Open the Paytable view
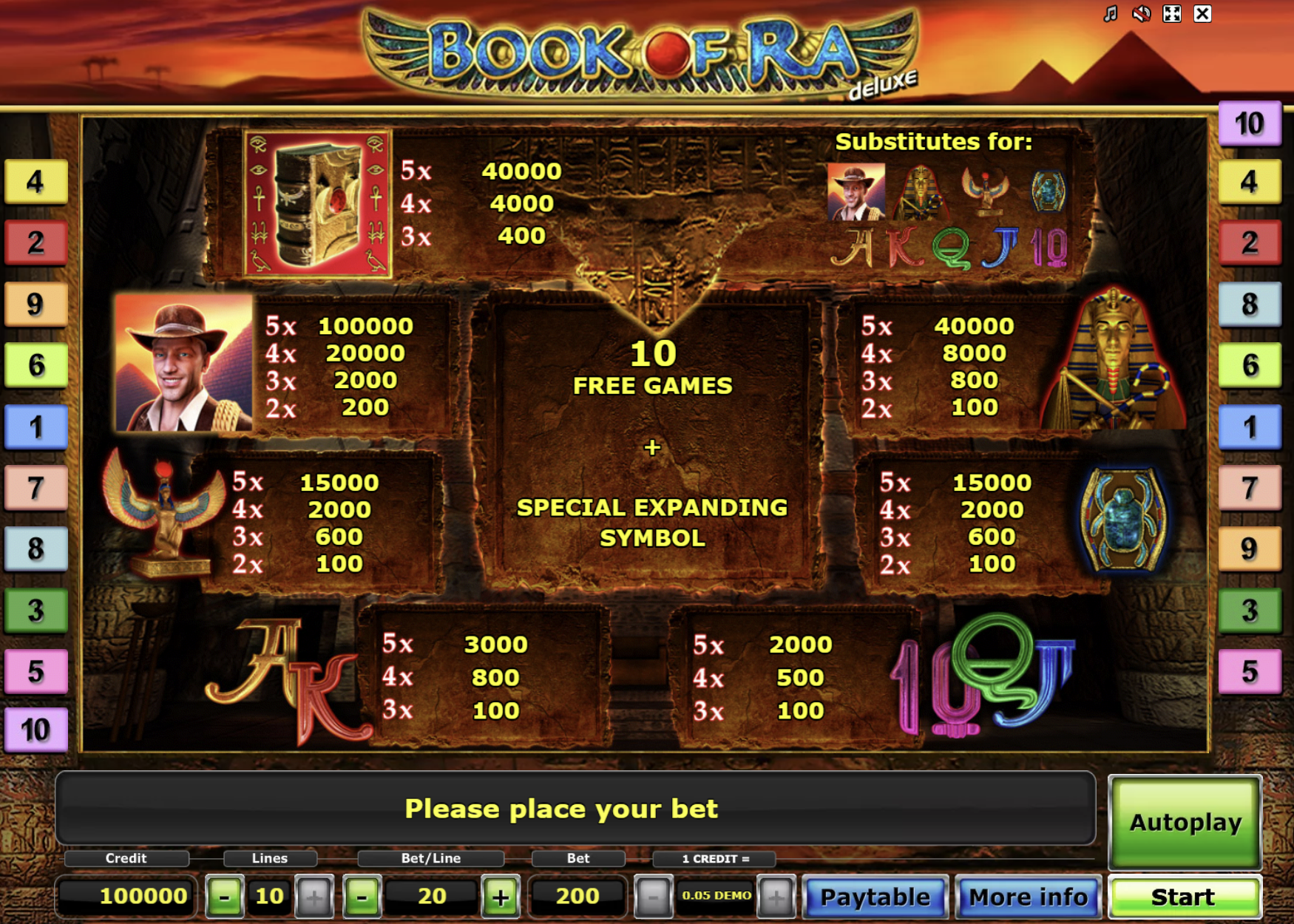This screenshot has width=1294, height=924. point(875,897)
